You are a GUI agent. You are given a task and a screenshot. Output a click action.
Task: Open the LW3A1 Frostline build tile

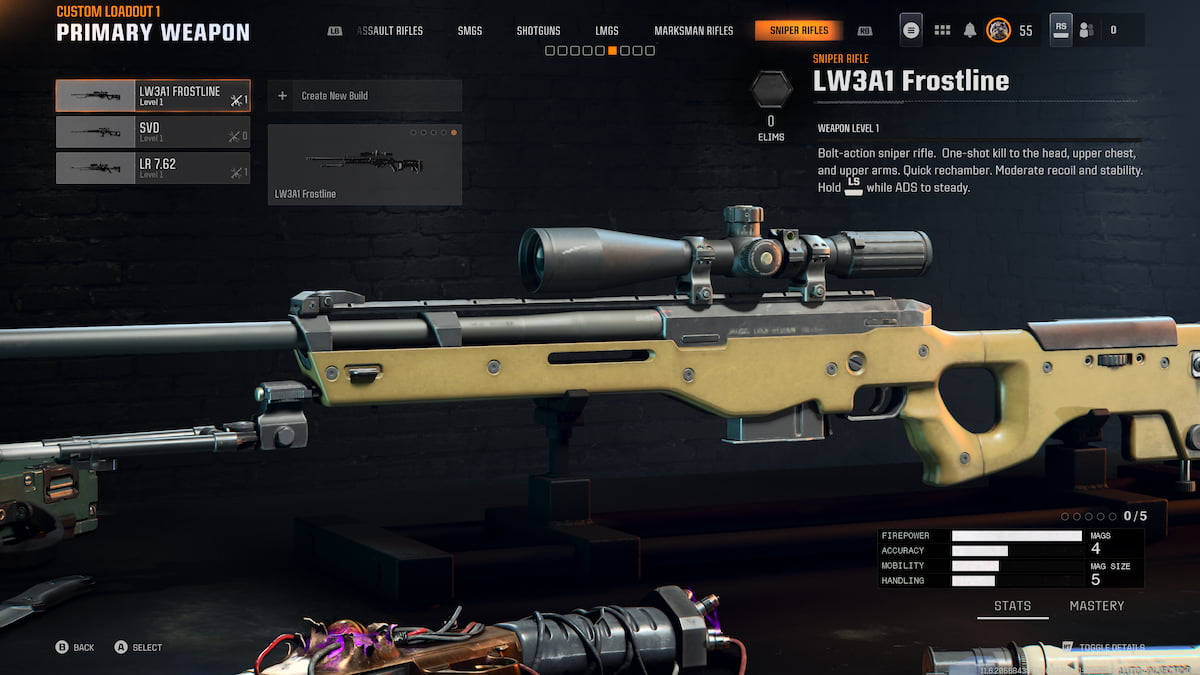coord(364,164)
